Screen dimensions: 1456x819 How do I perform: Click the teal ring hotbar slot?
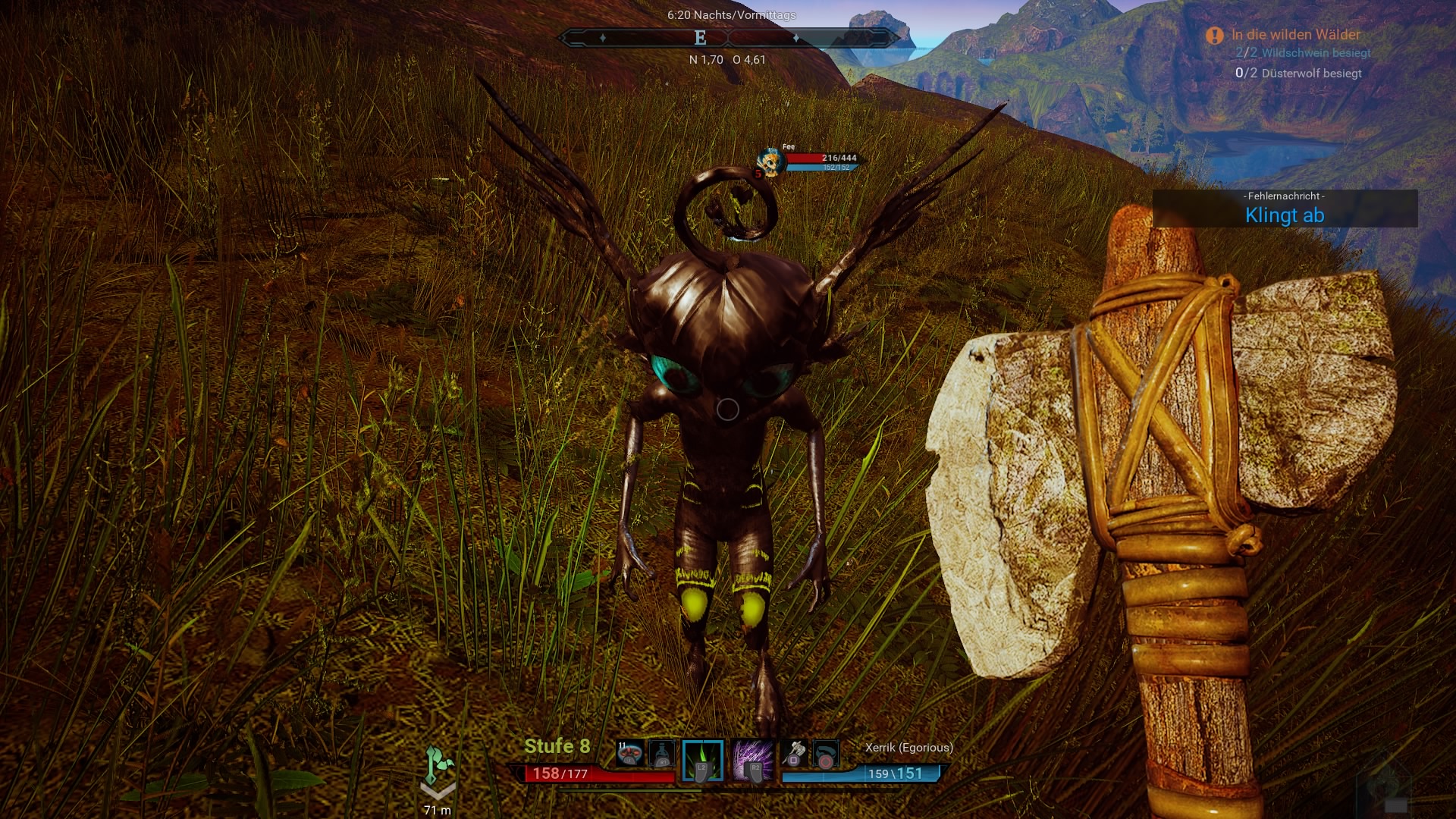(x=825, y=755)
